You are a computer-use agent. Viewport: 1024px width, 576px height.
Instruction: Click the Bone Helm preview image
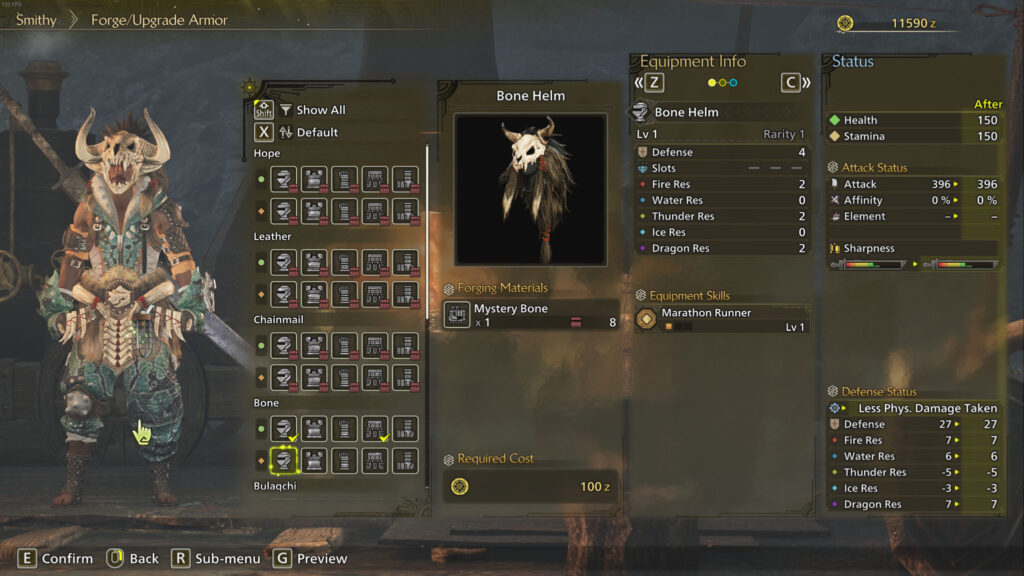tap(530, 188)
